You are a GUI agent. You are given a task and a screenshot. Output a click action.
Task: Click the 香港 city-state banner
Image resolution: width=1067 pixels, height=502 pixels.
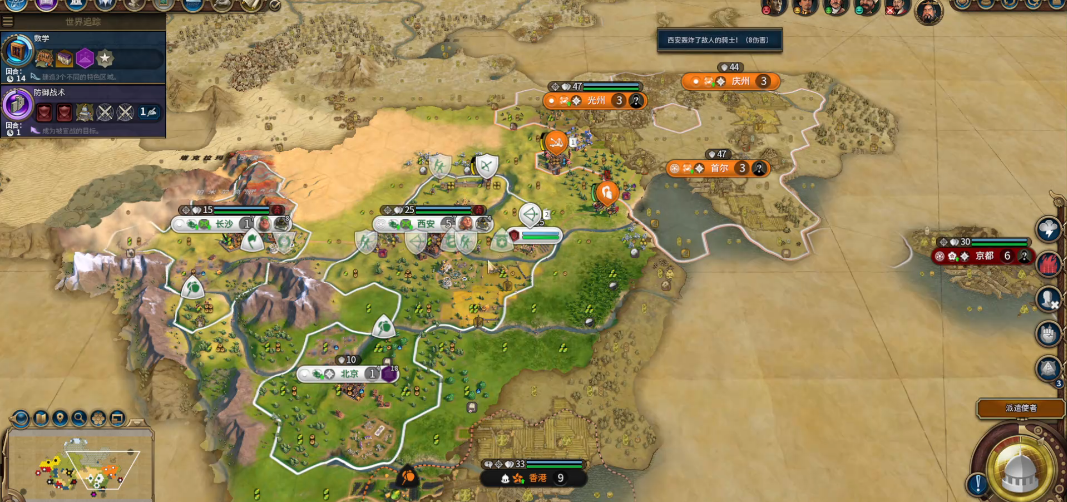tap(537, 478)
